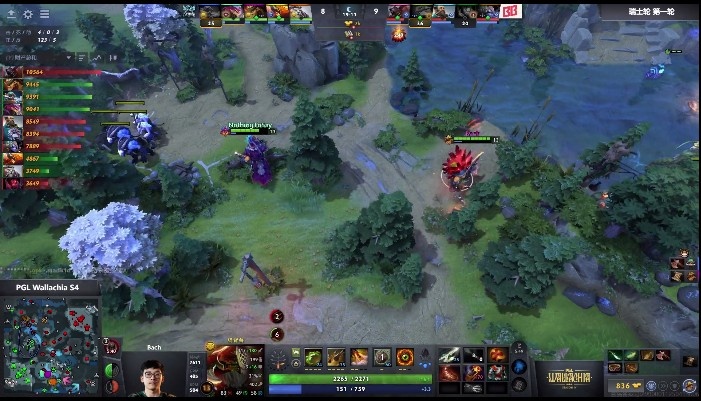701x401 pixels.
Task: Open the hamburger menu at top-left
Action: click(x=45, y=15)
